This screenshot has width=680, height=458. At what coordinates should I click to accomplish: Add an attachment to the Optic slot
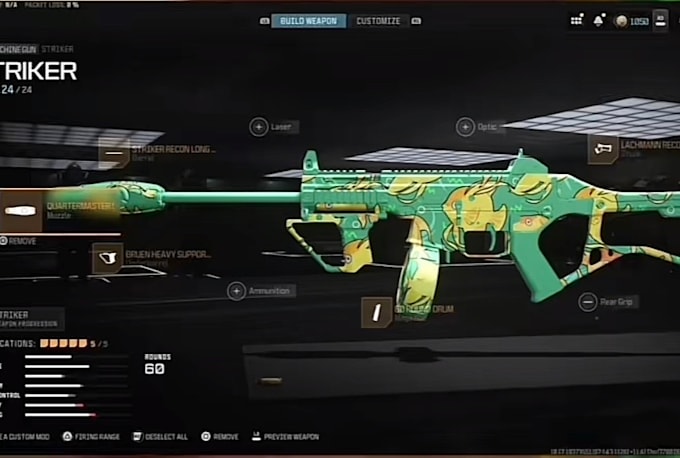click(x=466, y=127)
